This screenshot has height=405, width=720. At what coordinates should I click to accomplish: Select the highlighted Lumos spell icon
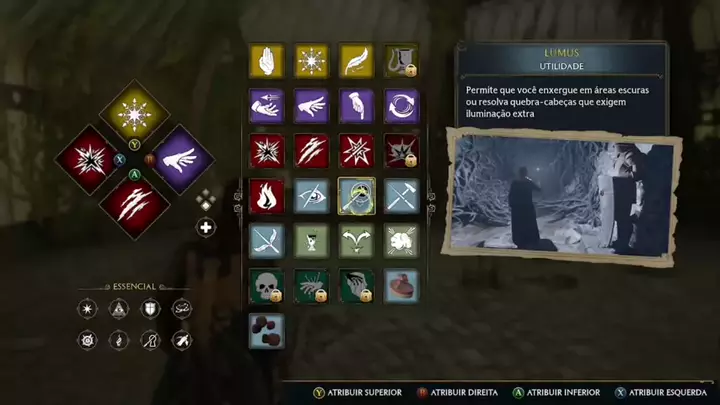point(356,196)
